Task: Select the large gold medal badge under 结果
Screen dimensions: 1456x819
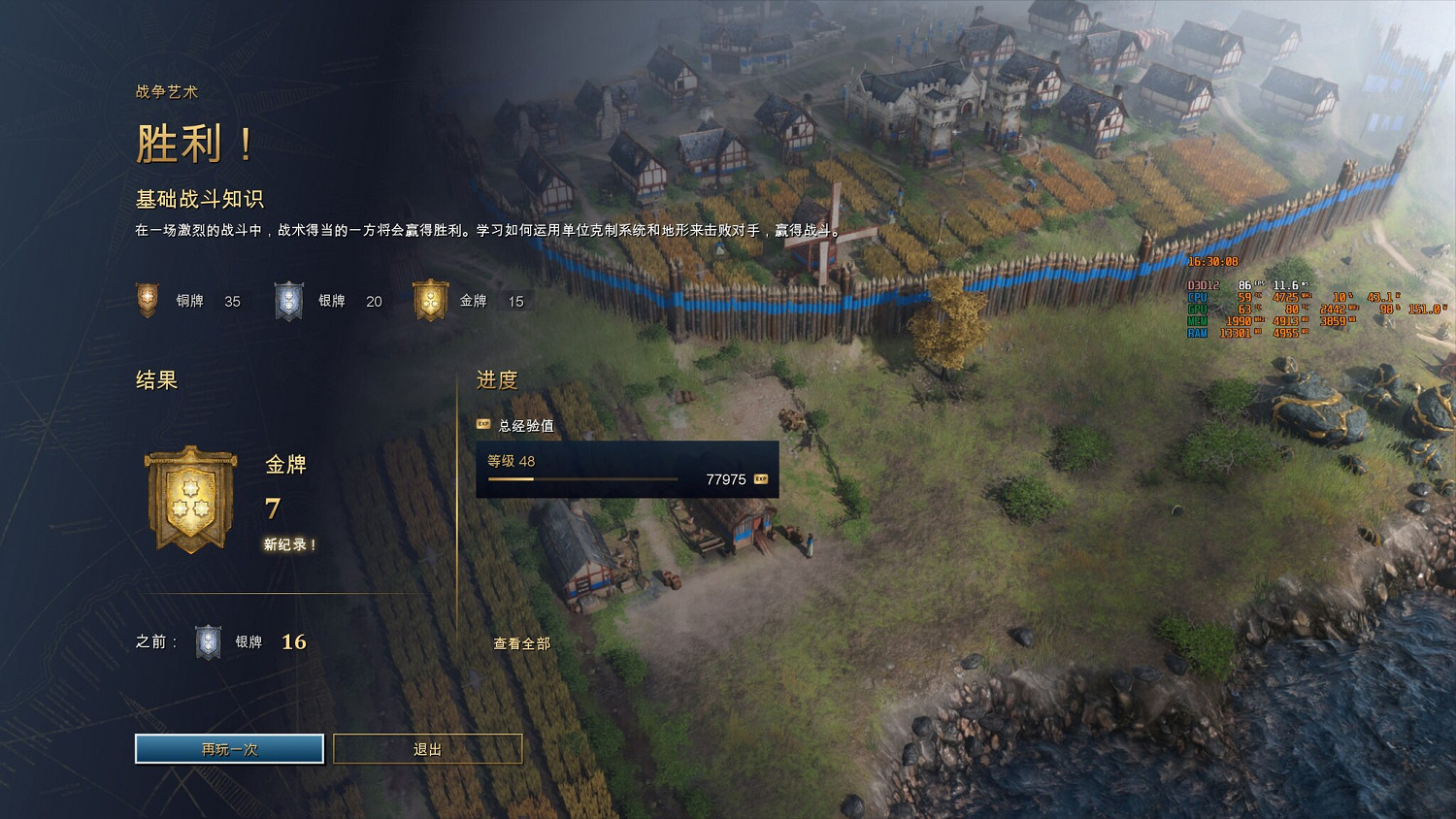Action: [190, 498]
